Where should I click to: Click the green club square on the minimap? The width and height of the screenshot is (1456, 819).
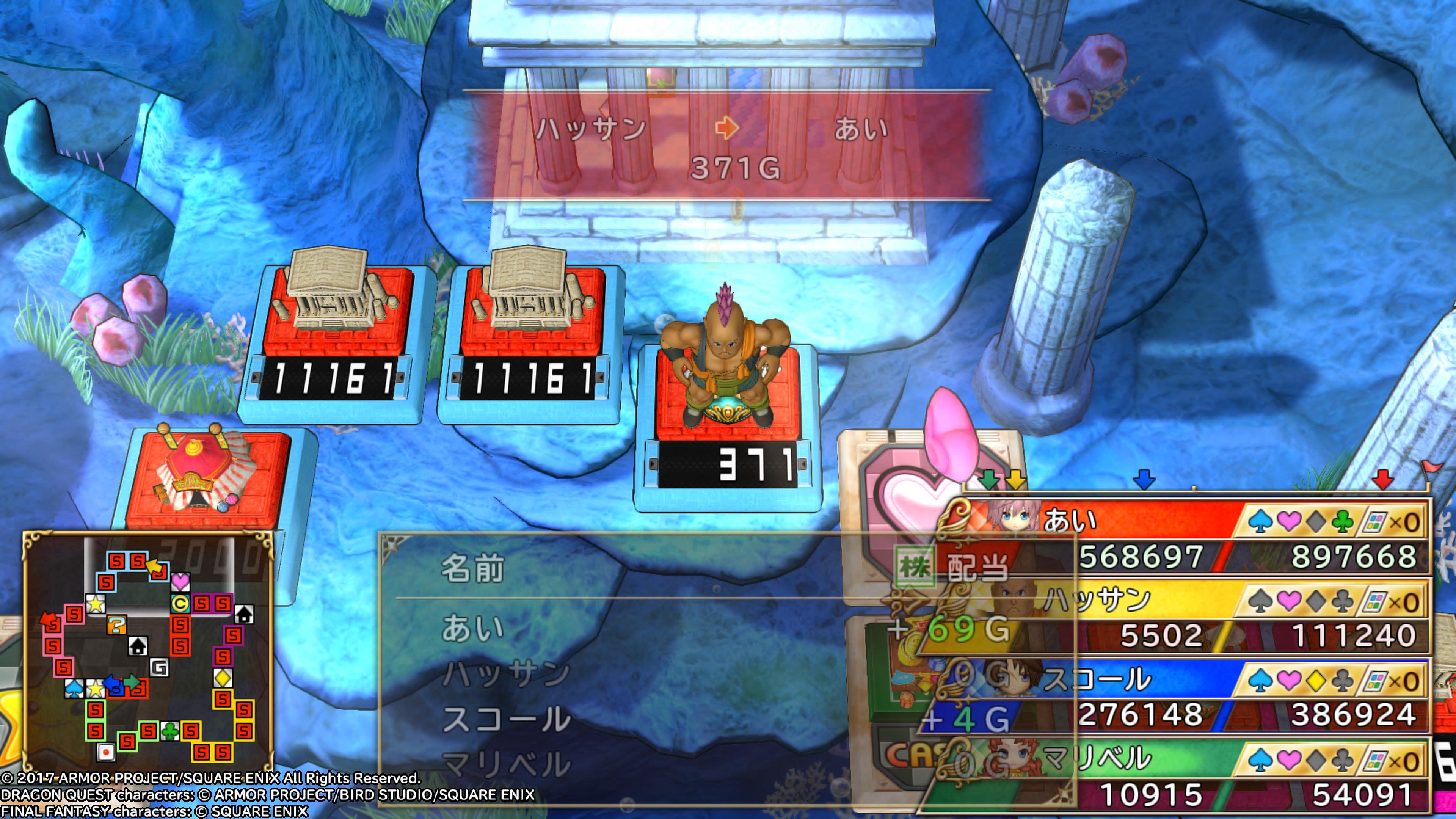click(x=169, y=732)
